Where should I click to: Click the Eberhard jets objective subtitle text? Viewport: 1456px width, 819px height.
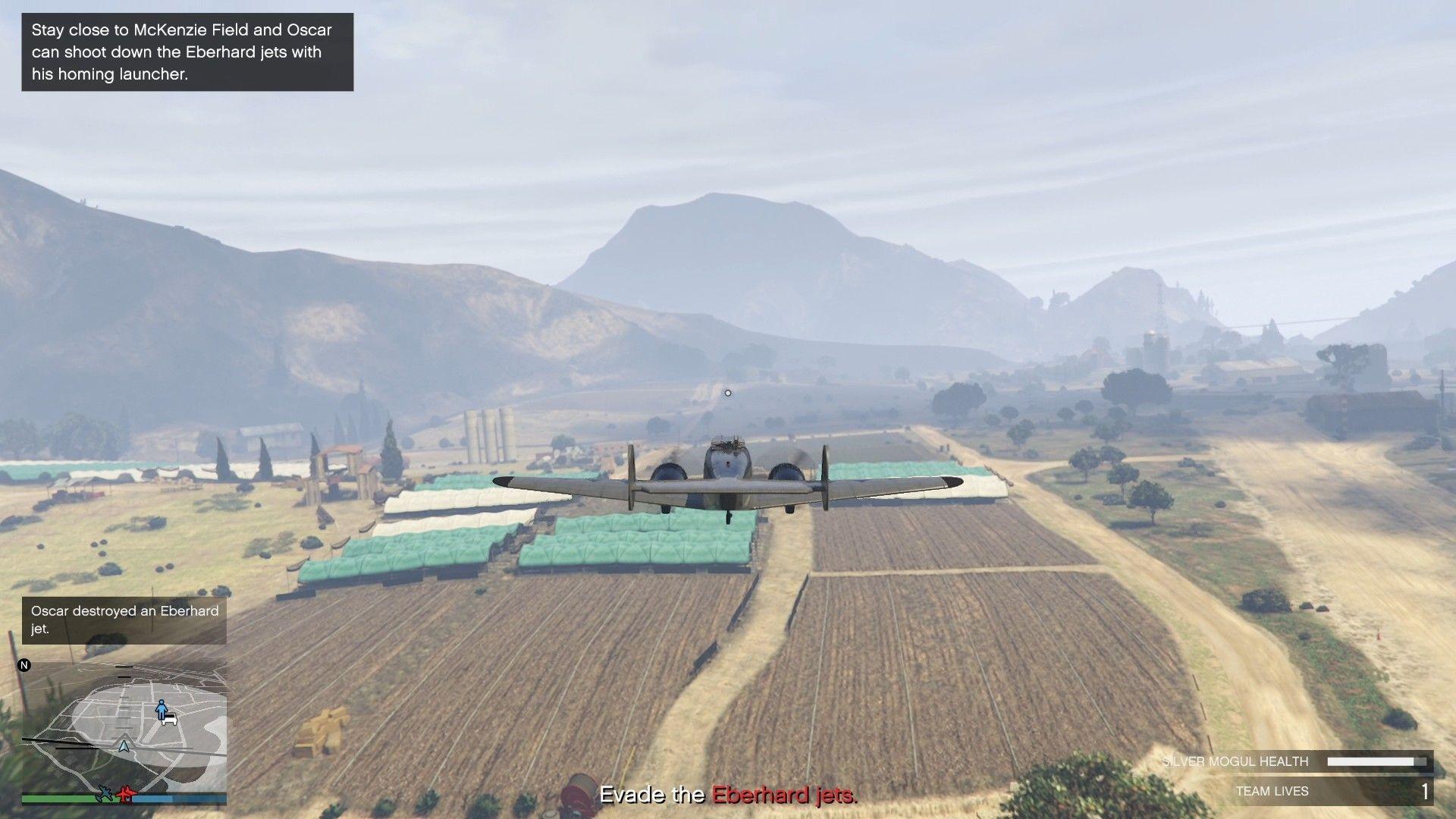(728, 795)
